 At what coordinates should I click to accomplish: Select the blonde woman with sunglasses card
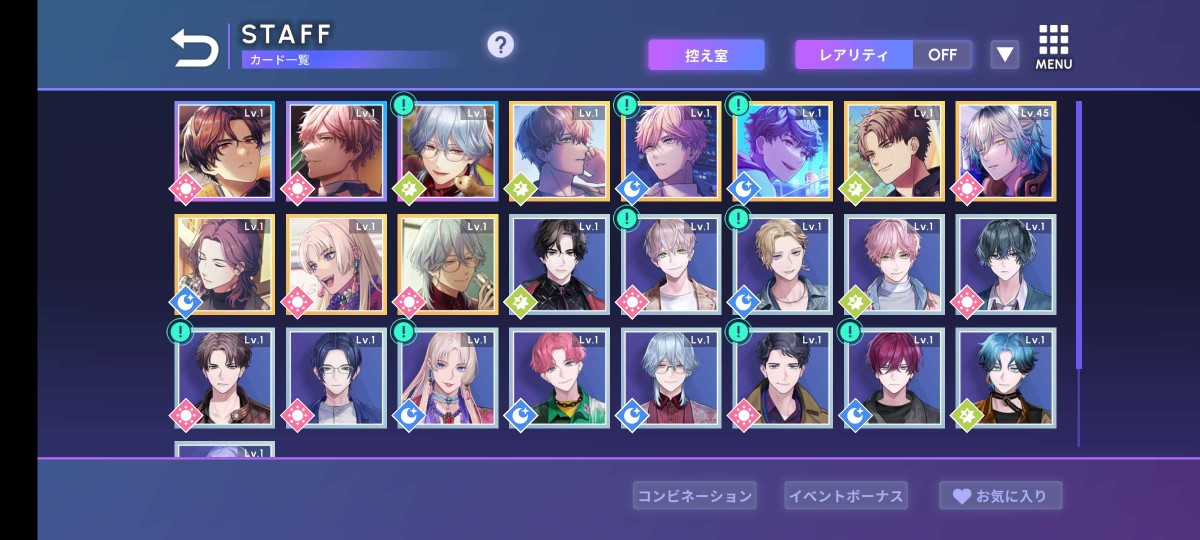pyautogui.click(x=336, y=265)
